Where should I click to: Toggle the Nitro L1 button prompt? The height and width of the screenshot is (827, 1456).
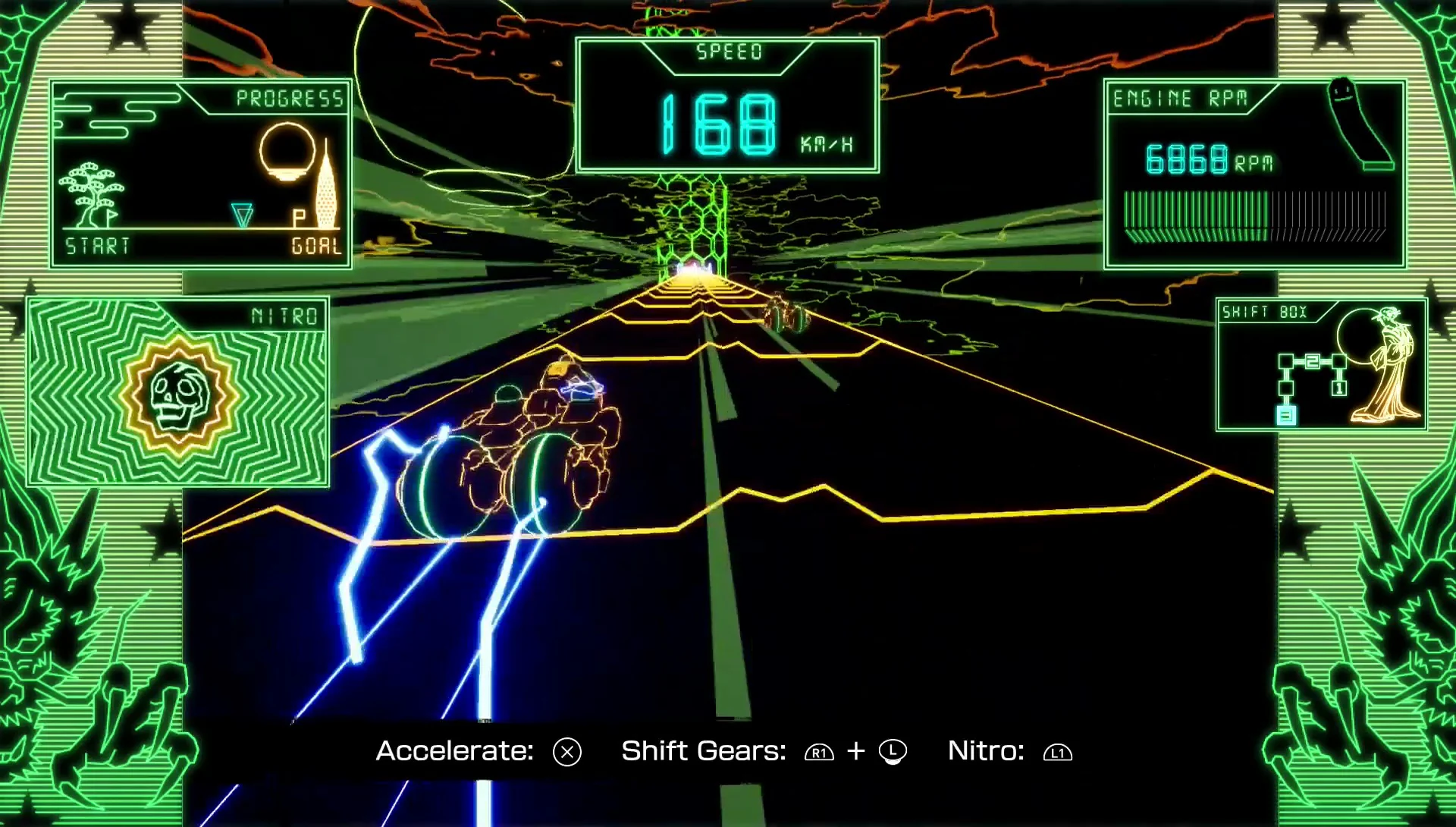point(1057,752)
